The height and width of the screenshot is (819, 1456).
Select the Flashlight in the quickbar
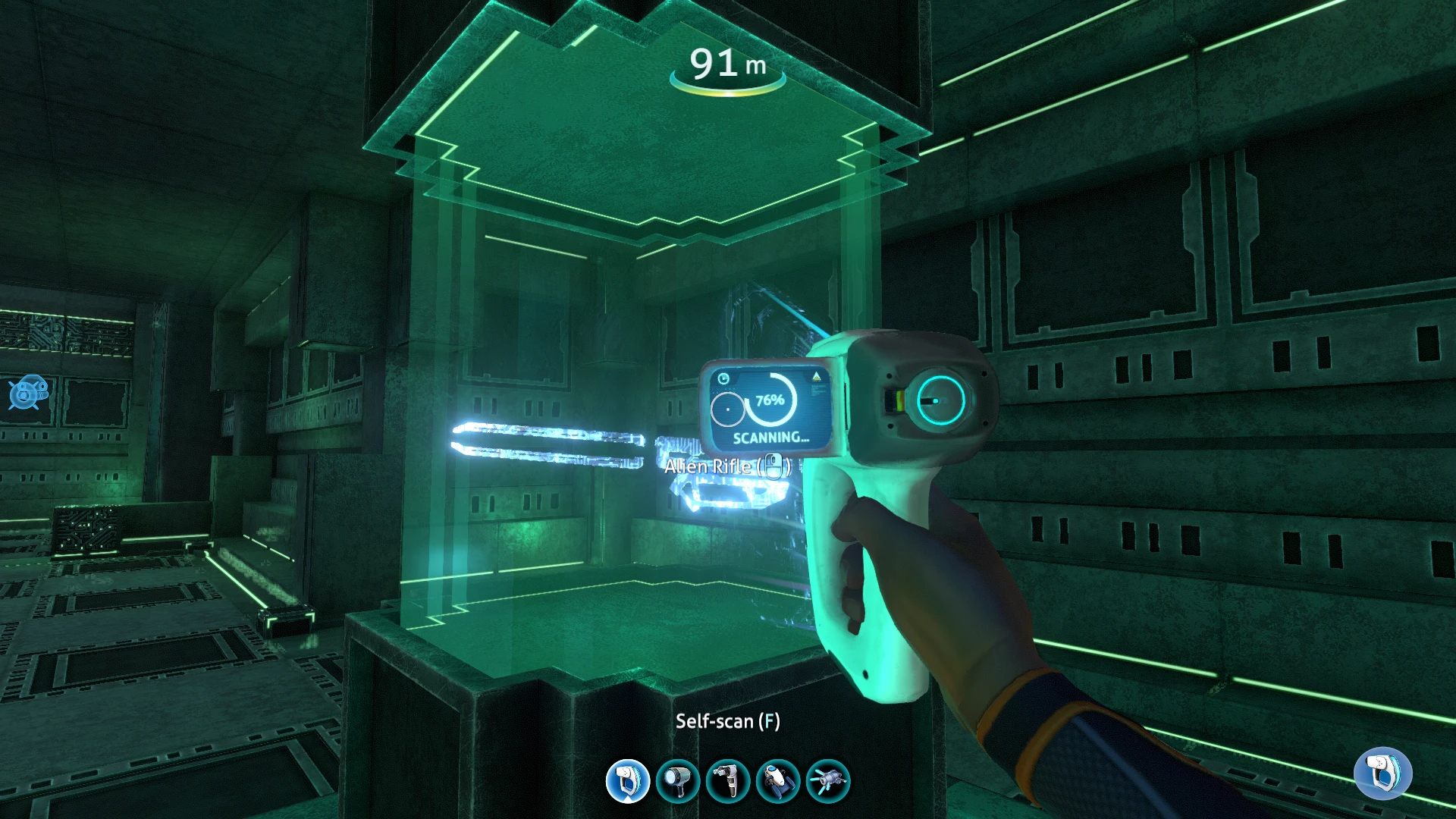pos(678,781)
